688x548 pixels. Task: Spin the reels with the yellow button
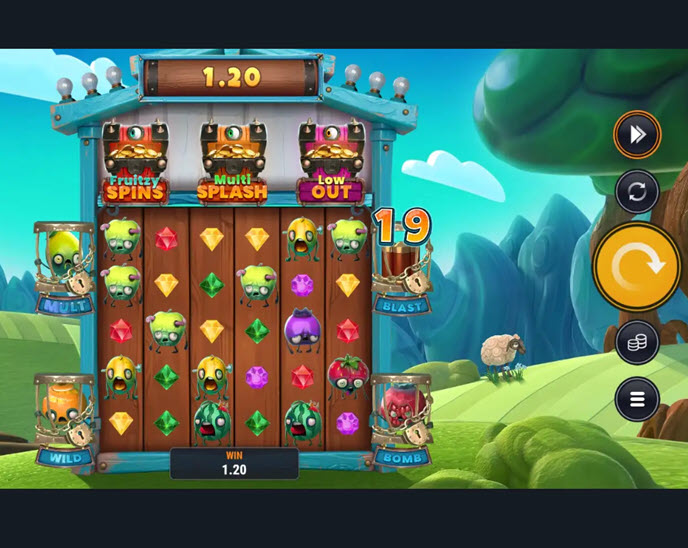[636, 266]
